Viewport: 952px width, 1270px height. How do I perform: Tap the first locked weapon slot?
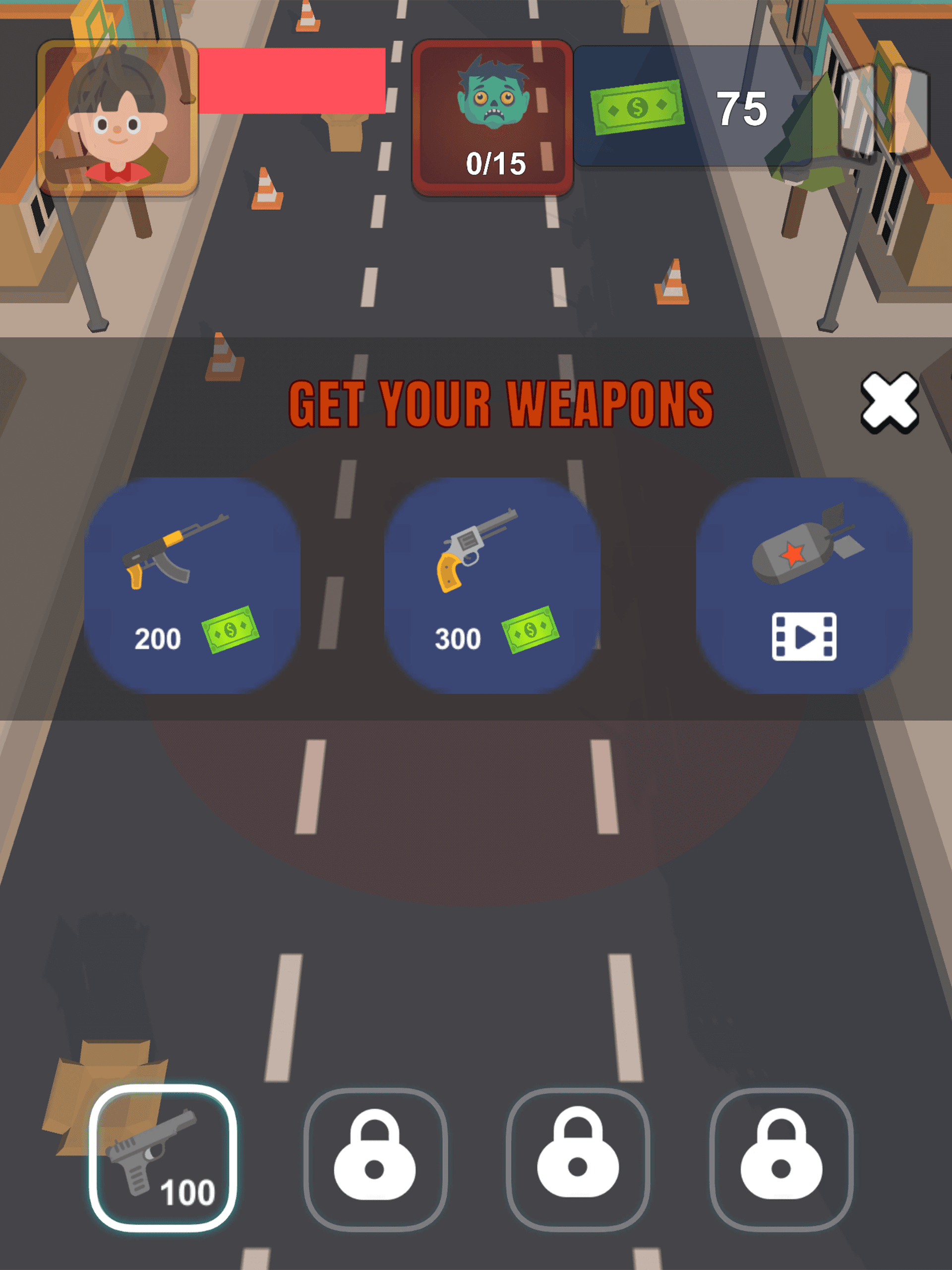click(x=376, y=1160)
